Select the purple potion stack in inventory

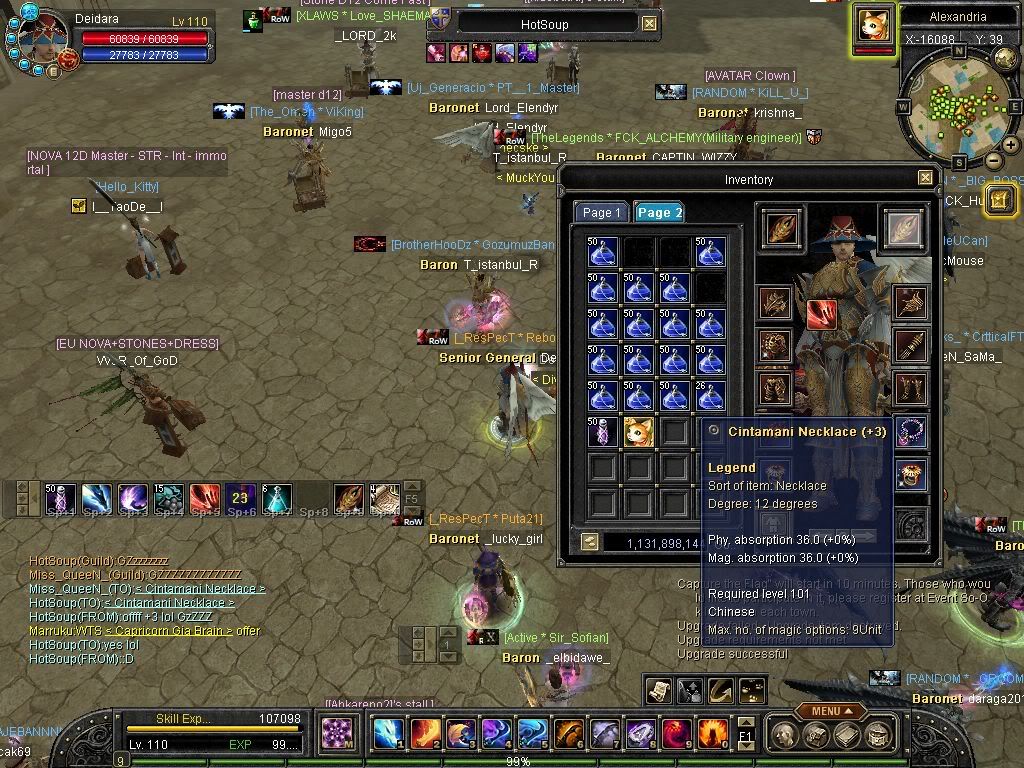coord(603,432)
